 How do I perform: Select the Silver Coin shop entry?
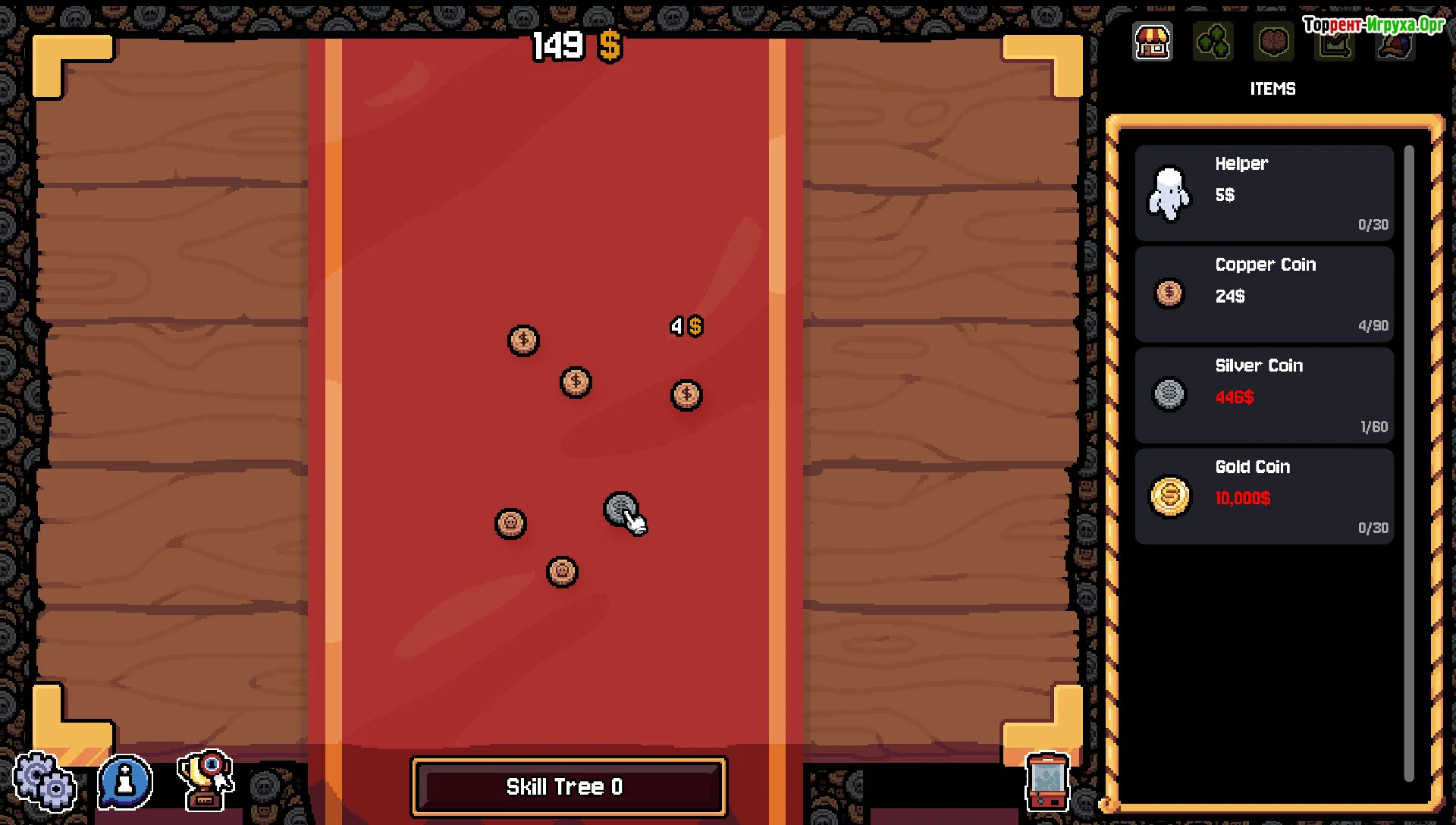[x=1264, y=395]
